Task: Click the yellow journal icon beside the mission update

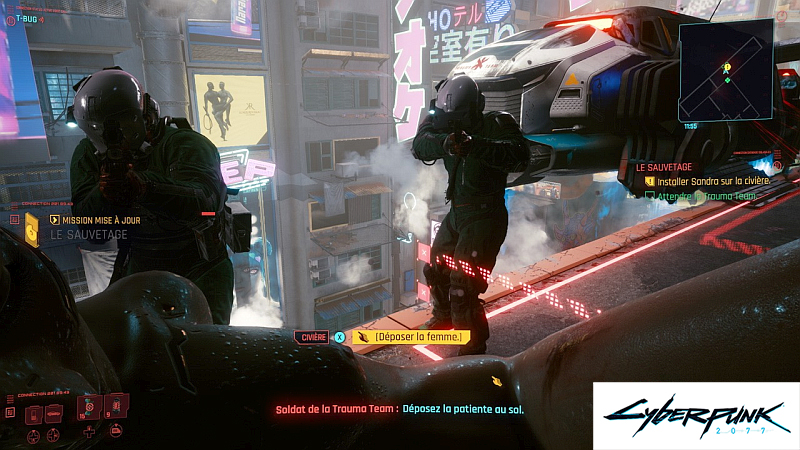Action: coord(32,234)
